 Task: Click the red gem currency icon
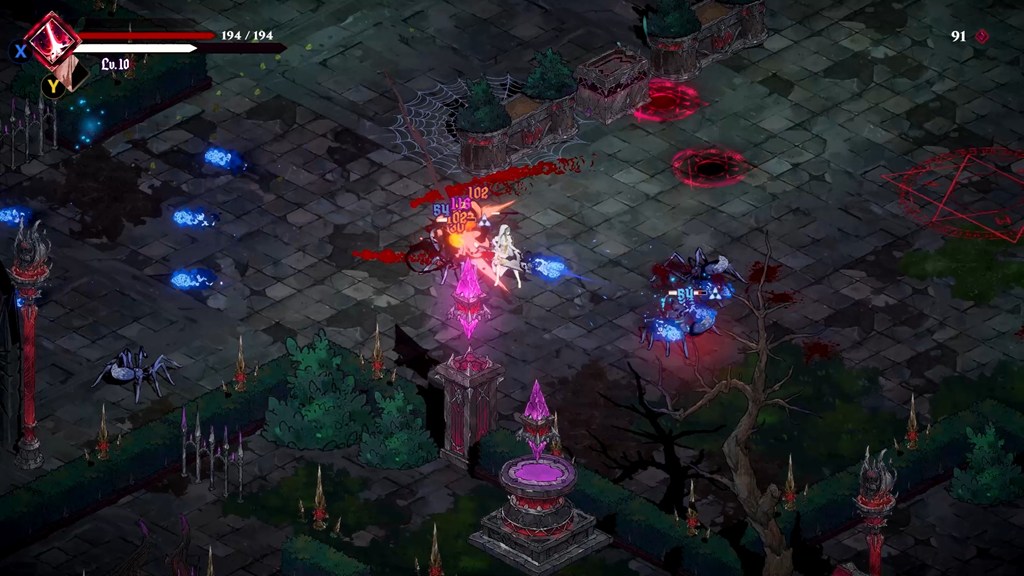[x=983, y=36]
